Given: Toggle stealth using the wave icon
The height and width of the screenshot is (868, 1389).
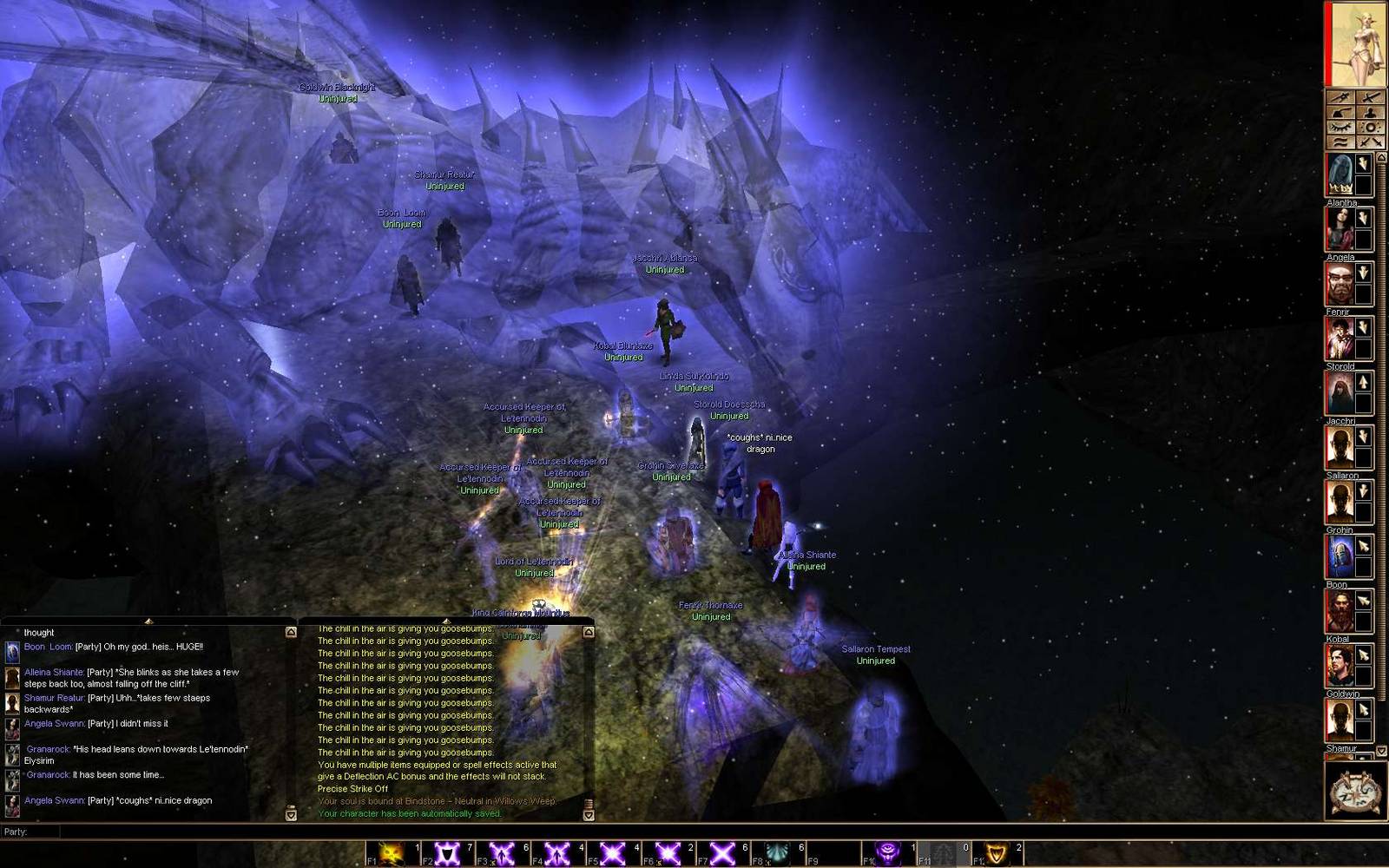Looking at the screenshot, I should tap(1340, 141).
